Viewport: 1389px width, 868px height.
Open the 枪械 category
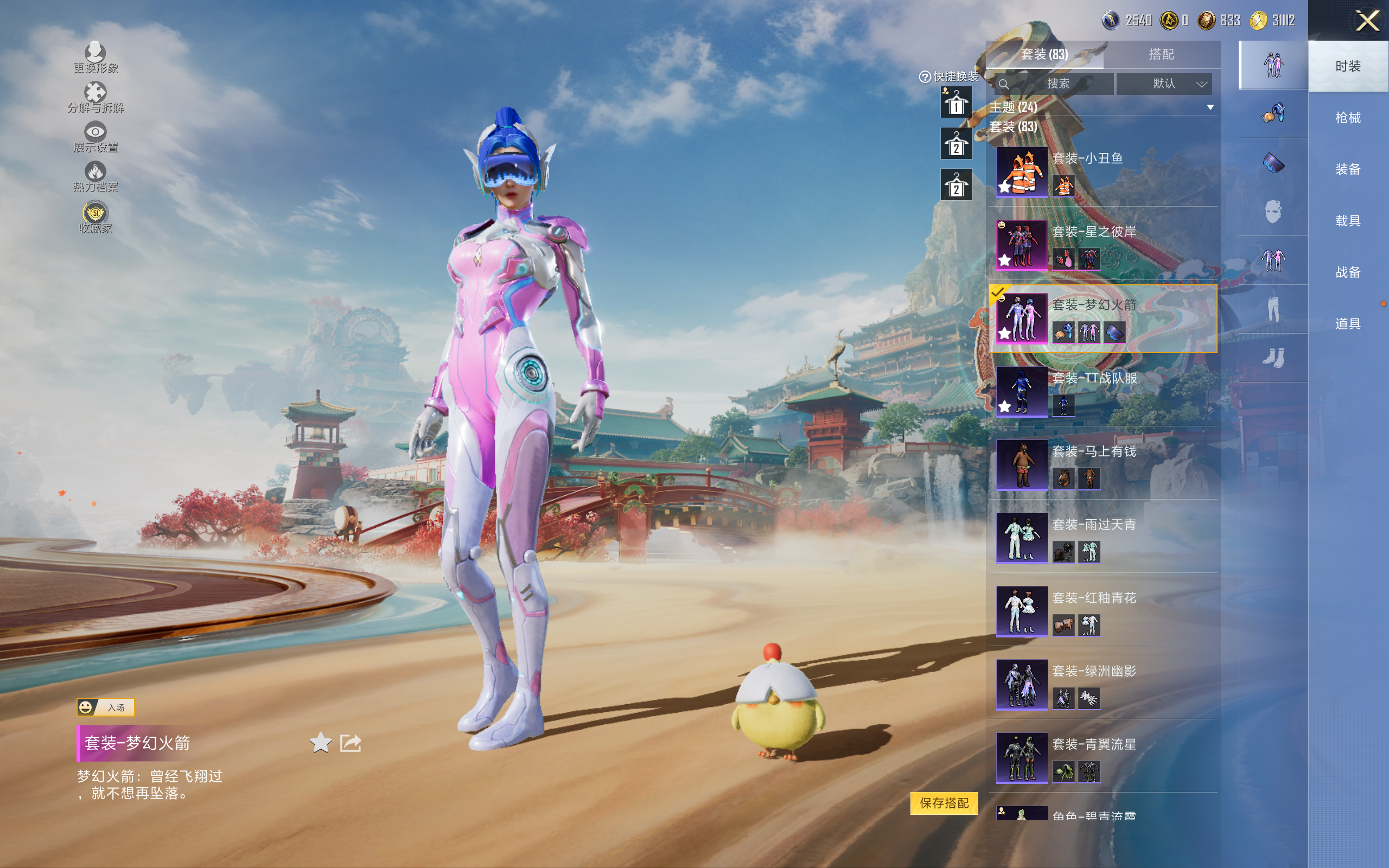pos(1347,118)
